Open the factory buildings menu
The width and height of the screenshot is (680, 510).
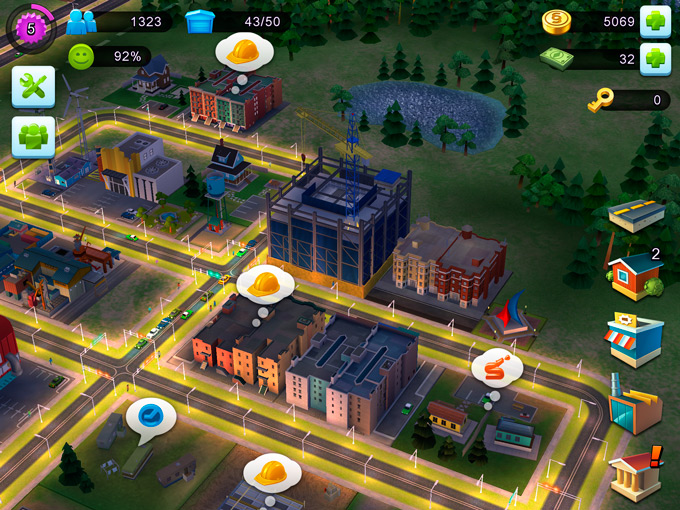[635, 404]
